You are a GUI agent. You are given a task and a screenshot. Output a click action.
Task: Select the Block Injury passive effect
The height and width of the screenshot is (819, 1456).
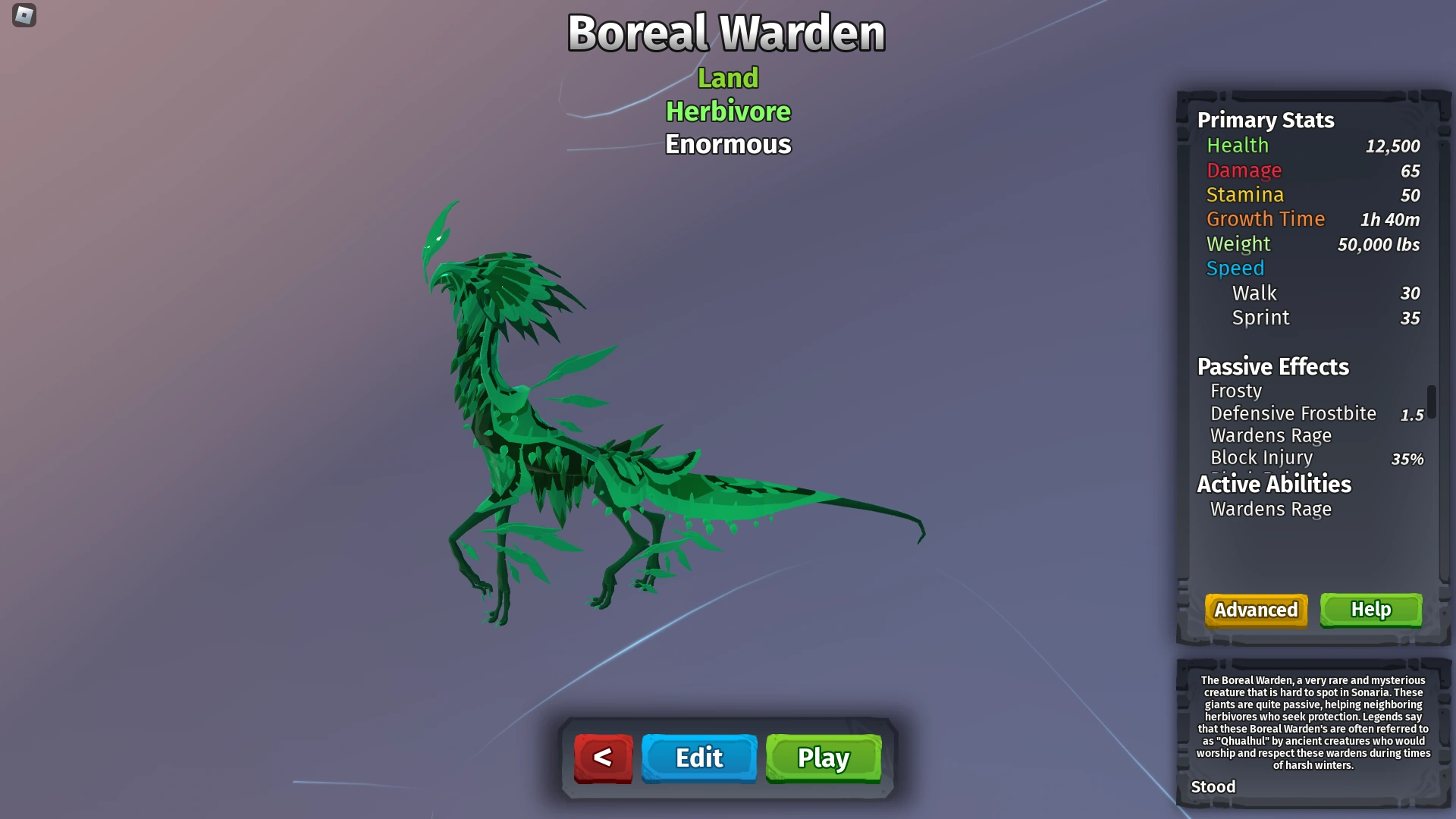1261,458
